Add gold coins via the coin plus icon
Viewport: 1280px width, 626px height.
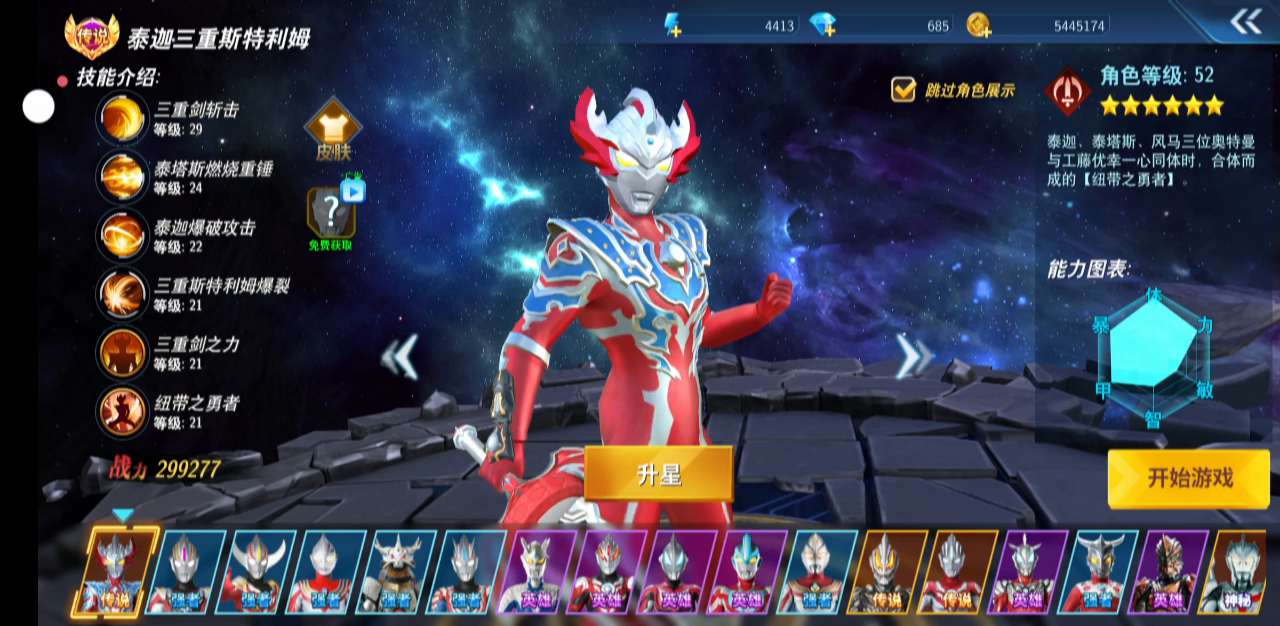coord(979,26)
